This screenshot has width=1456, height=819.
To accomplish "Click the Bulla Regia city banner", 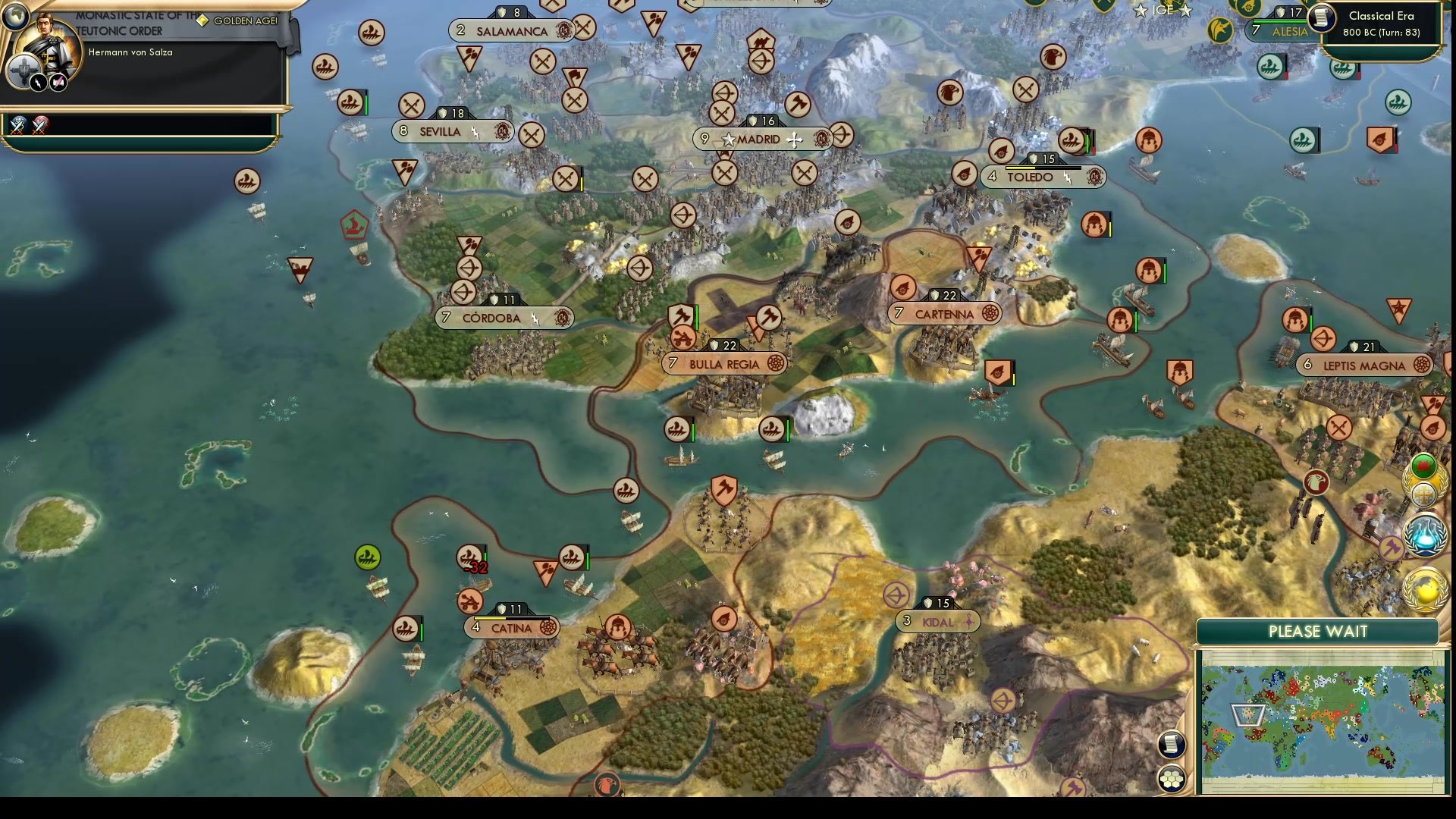I will [724, 364].
